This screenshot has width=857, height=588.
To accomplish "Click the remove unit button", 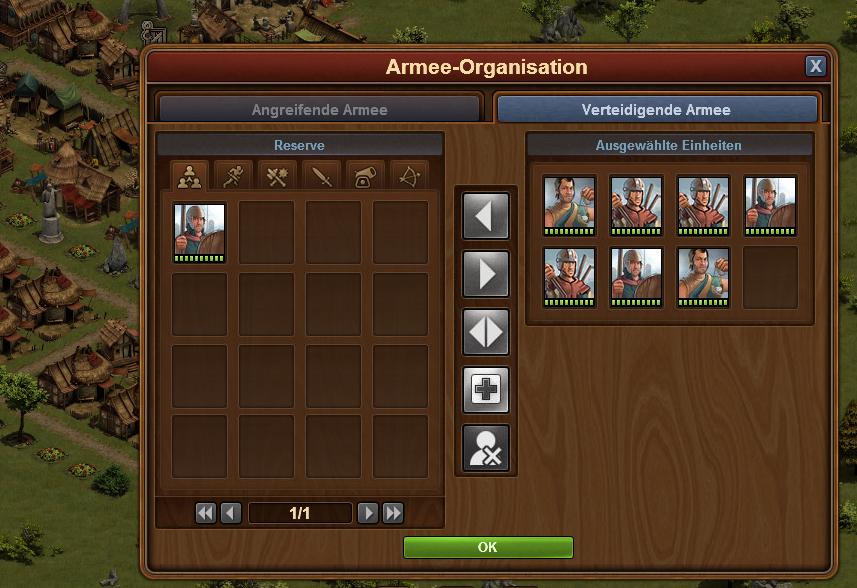I will pyautogui.click(x=486, y=448).
